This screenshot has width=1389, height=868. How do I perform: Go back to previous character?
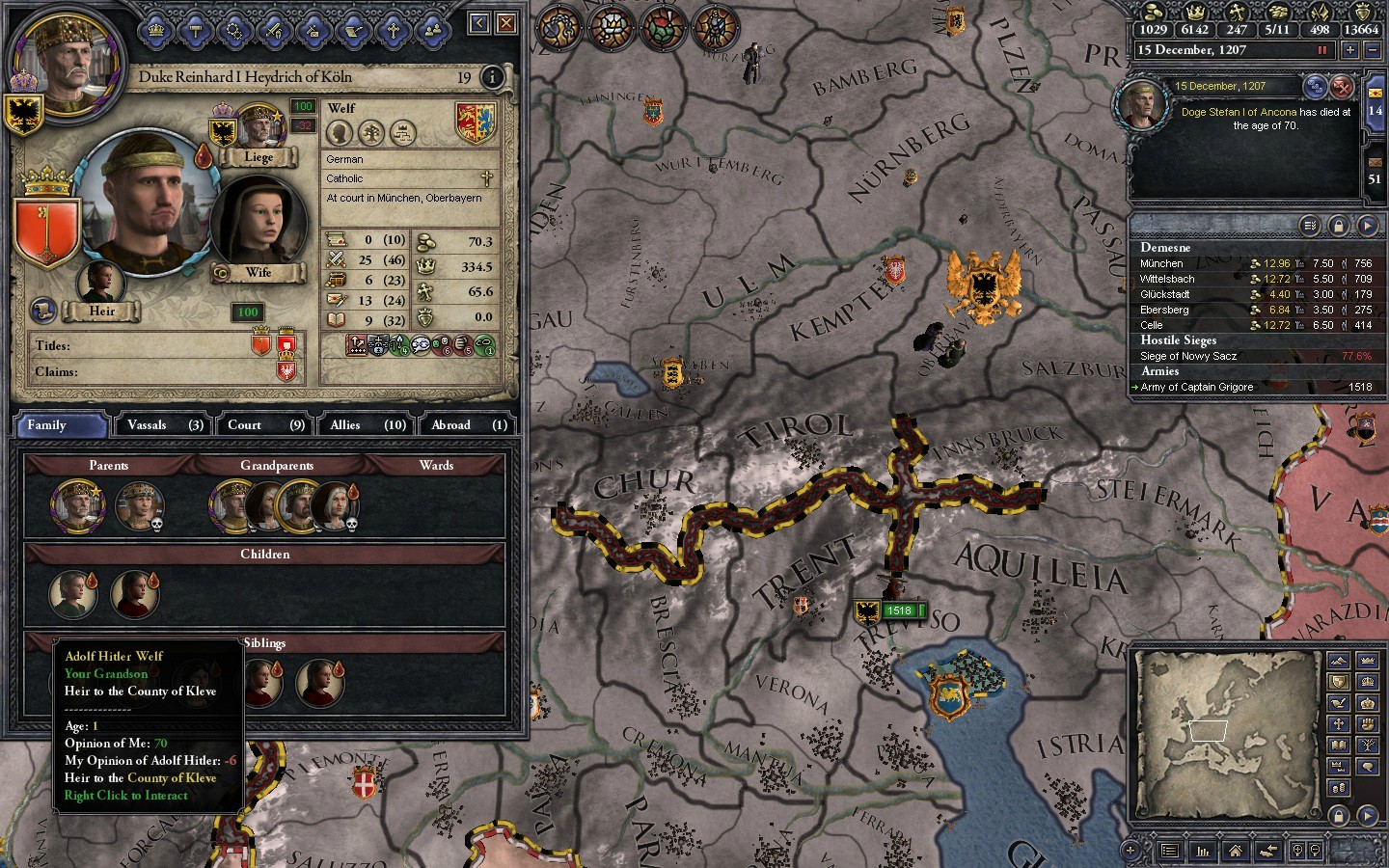(479, 22)
